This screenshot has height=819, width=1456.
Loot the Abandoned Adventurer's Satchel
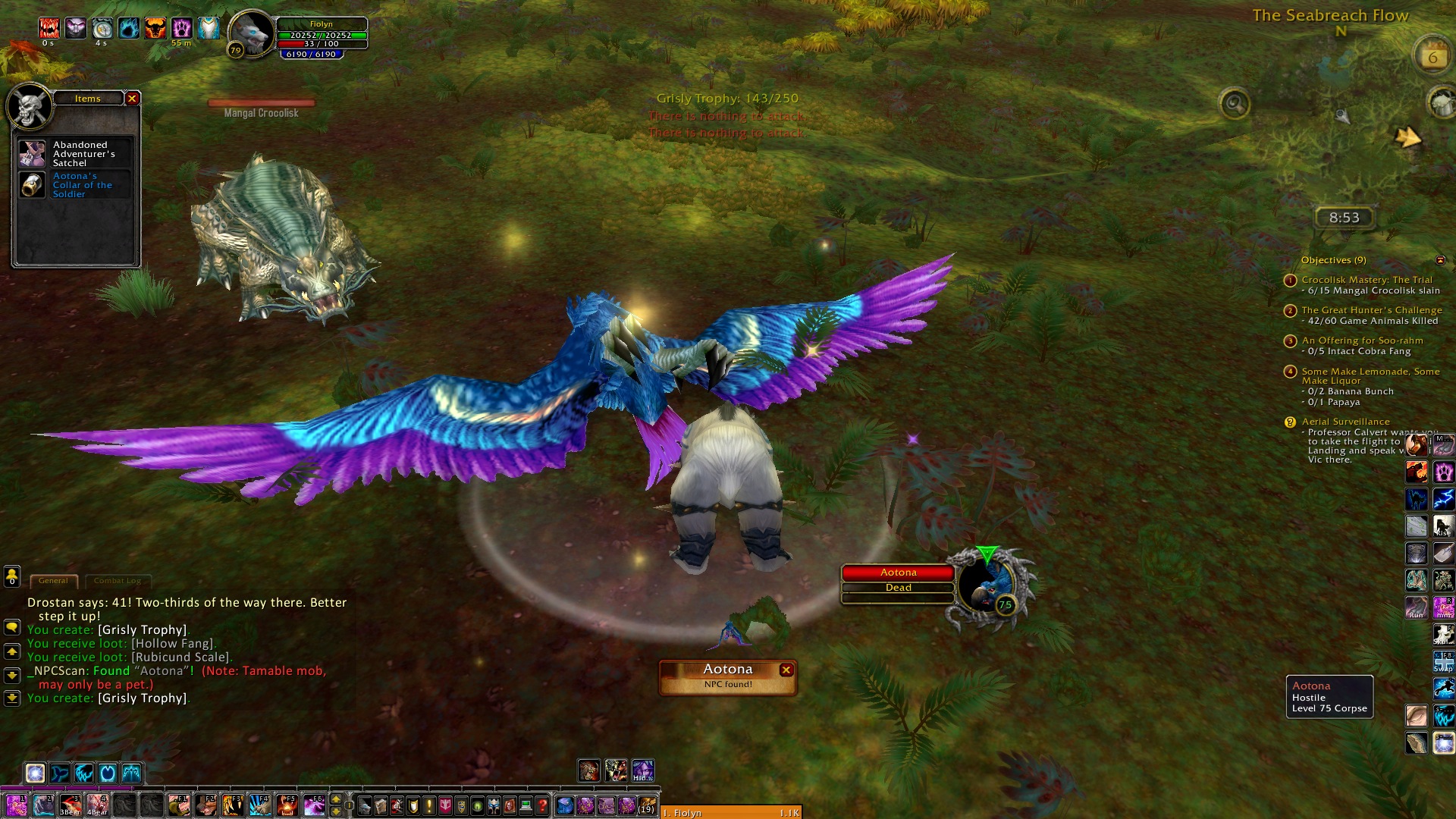tap(33, 154)
